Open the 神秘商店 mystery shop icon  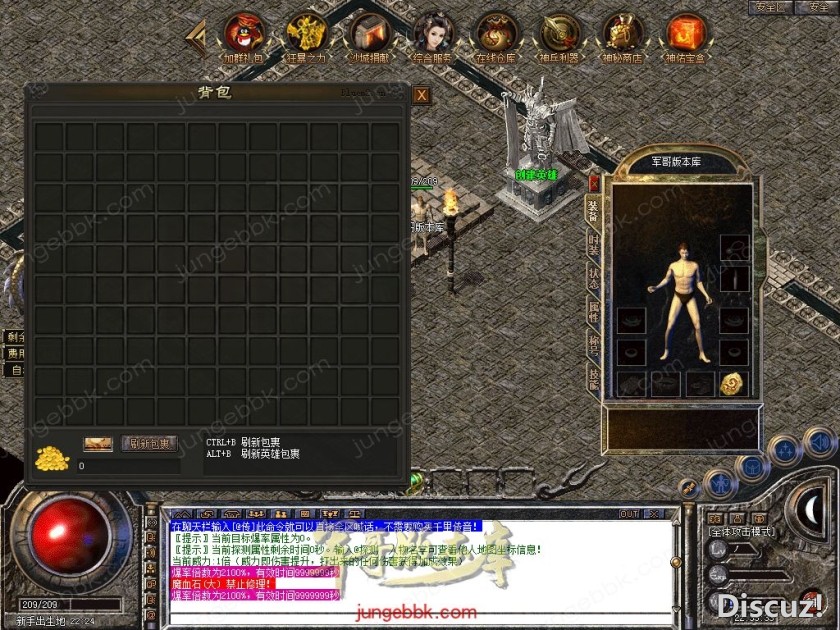[622, 33]
